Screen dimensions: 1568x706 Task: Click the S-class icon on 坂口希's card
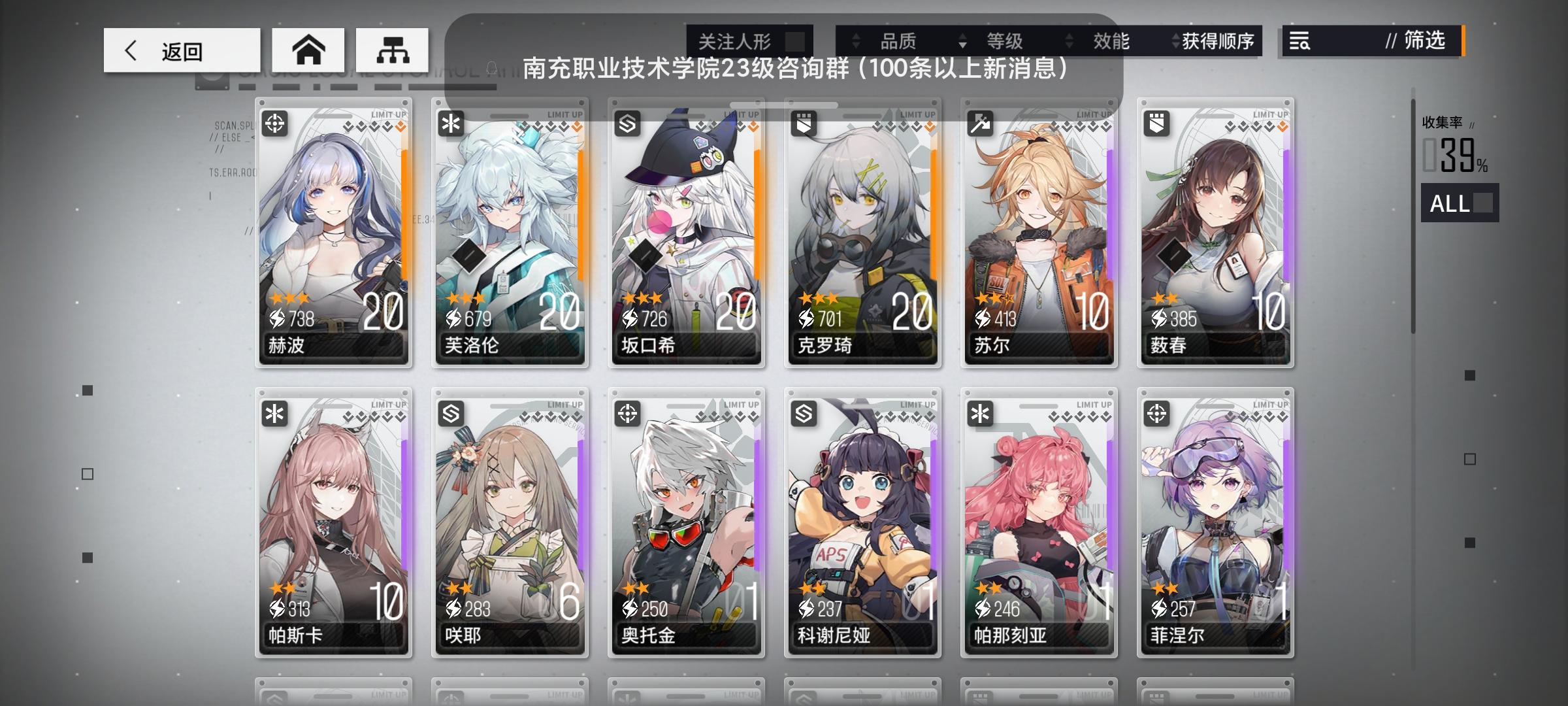[x=627, y=124]
